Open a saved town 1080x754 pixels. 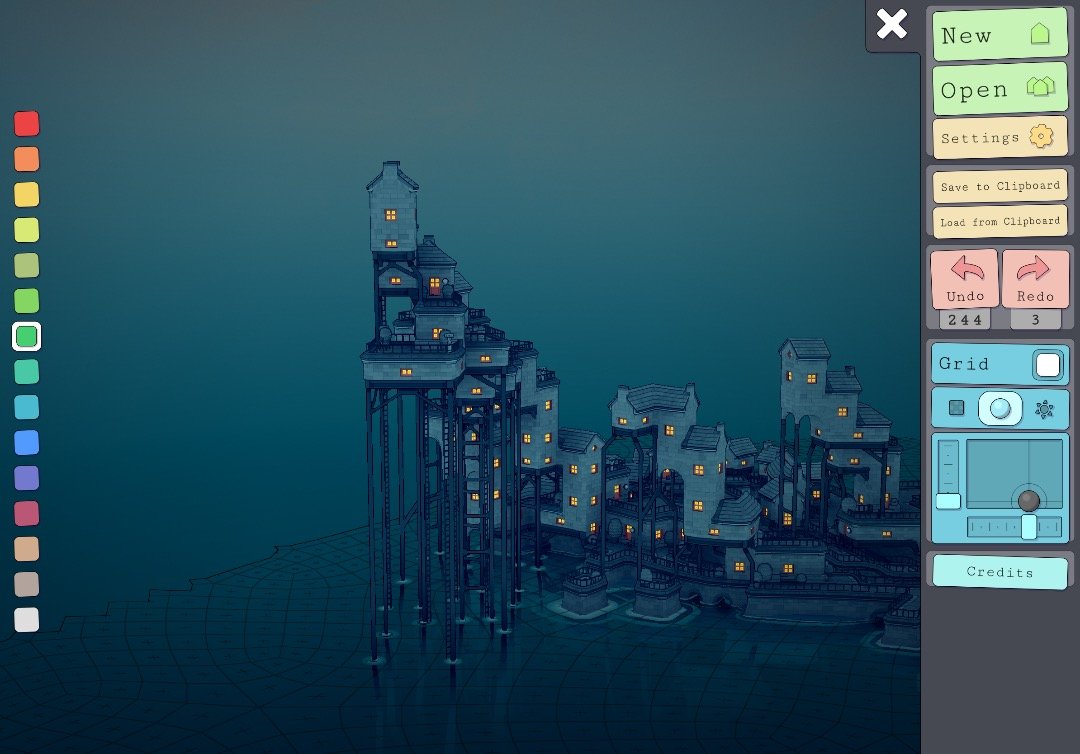coord(999,90)
